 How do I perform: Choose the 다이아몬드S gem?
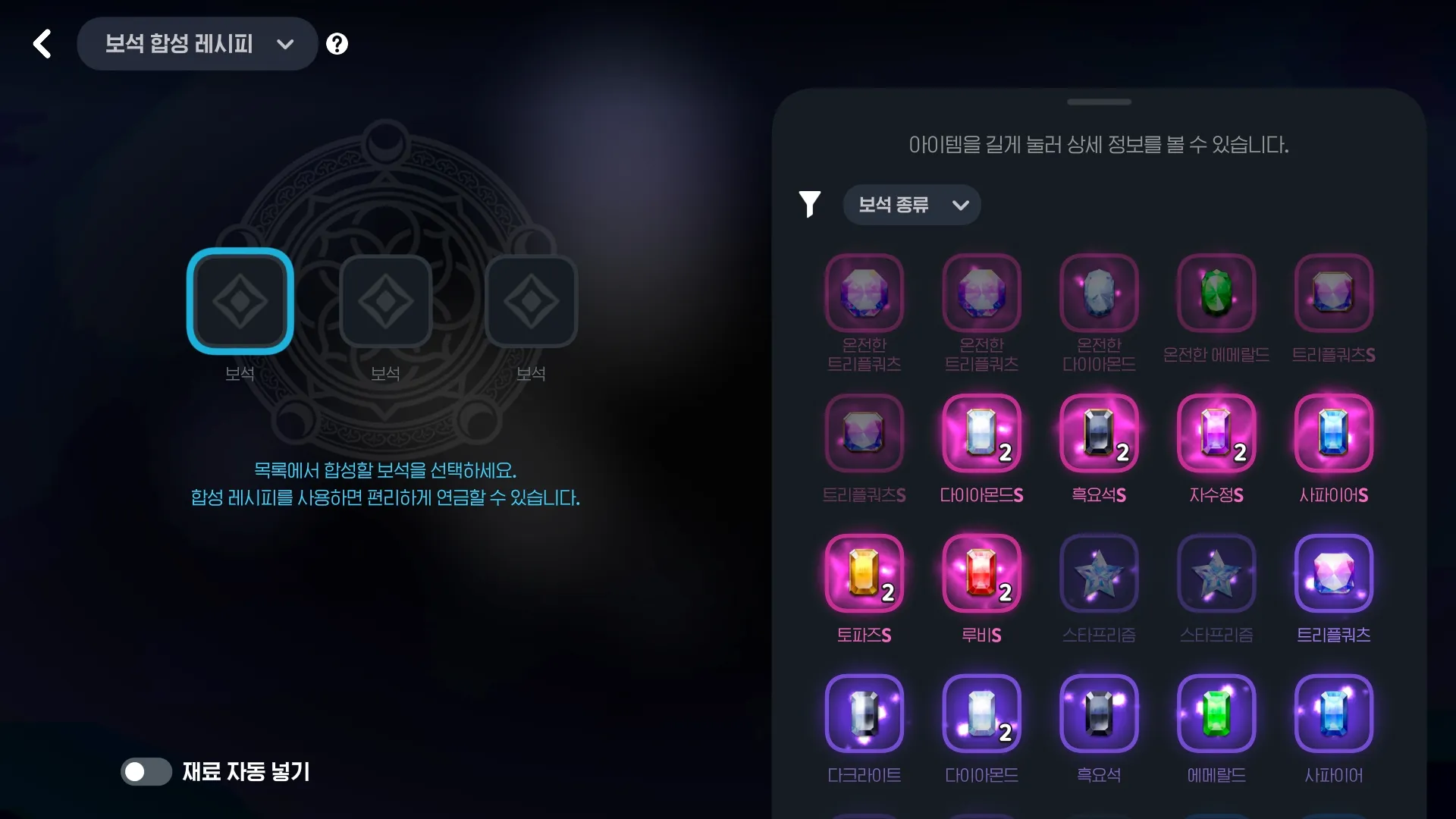tap(981, 433)
